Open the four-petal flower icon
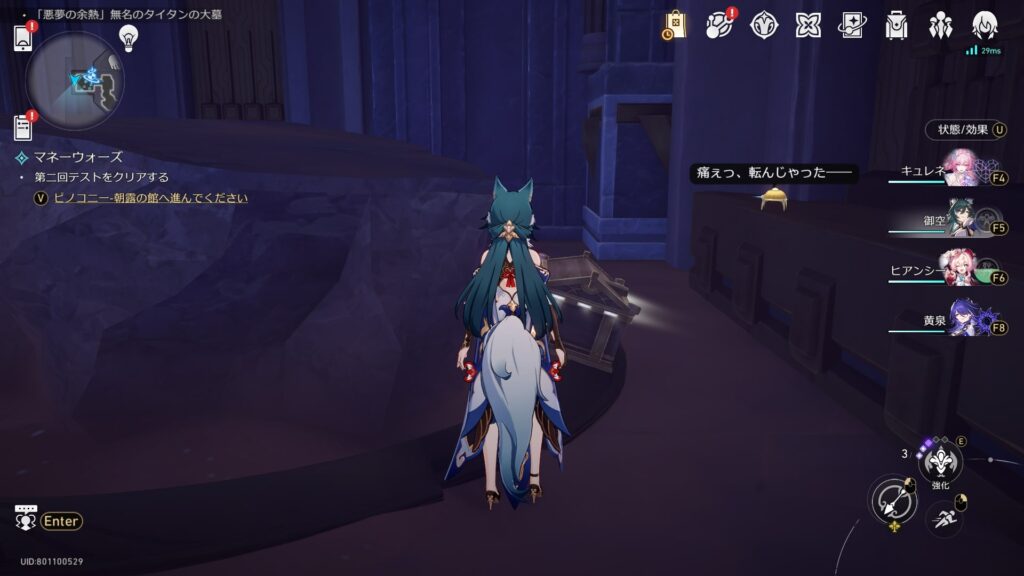This screenshot has height=576, width=1024. (808, 25)
